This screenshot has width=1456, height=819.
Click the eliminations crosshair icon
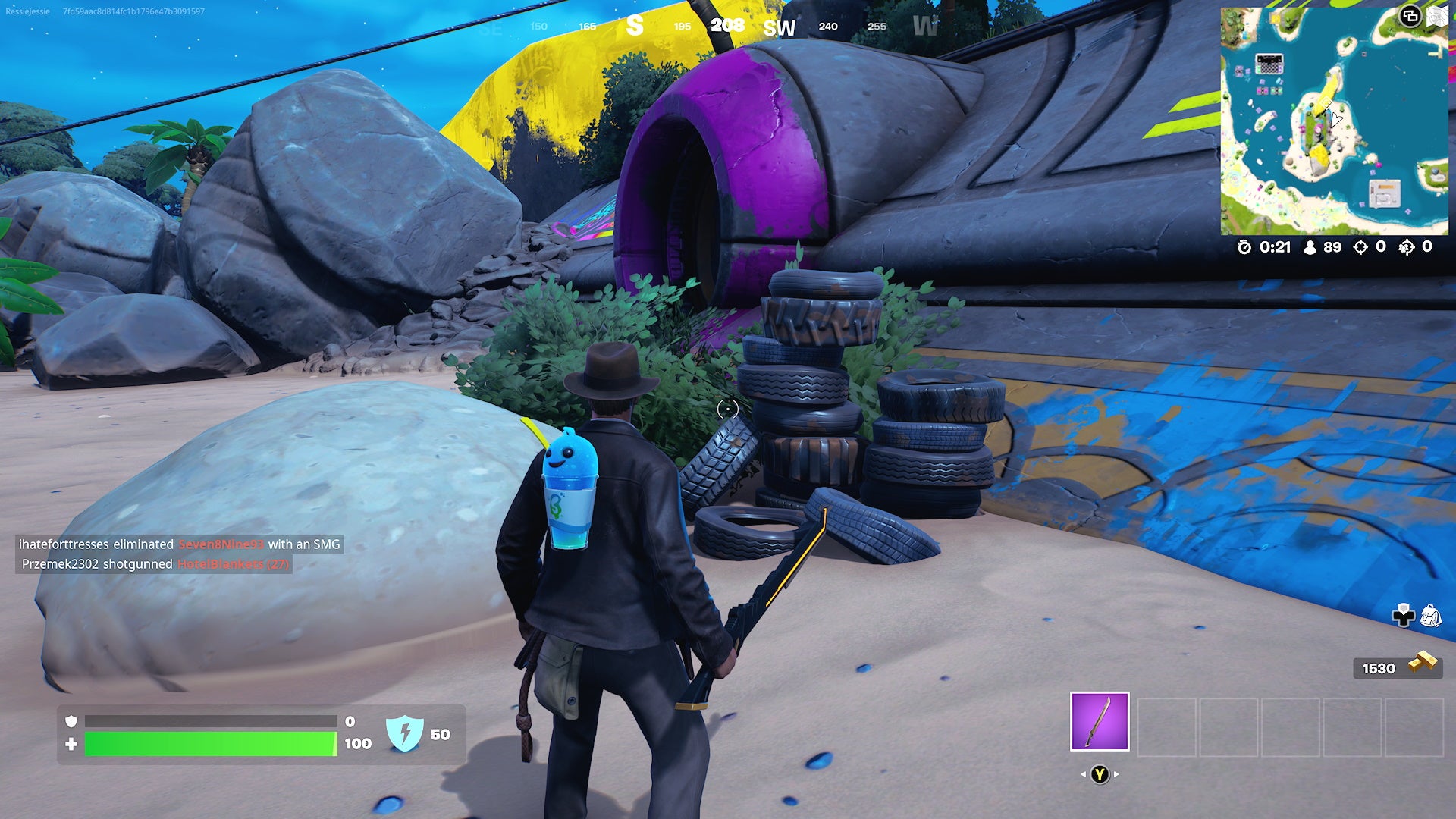[1360, 246]
